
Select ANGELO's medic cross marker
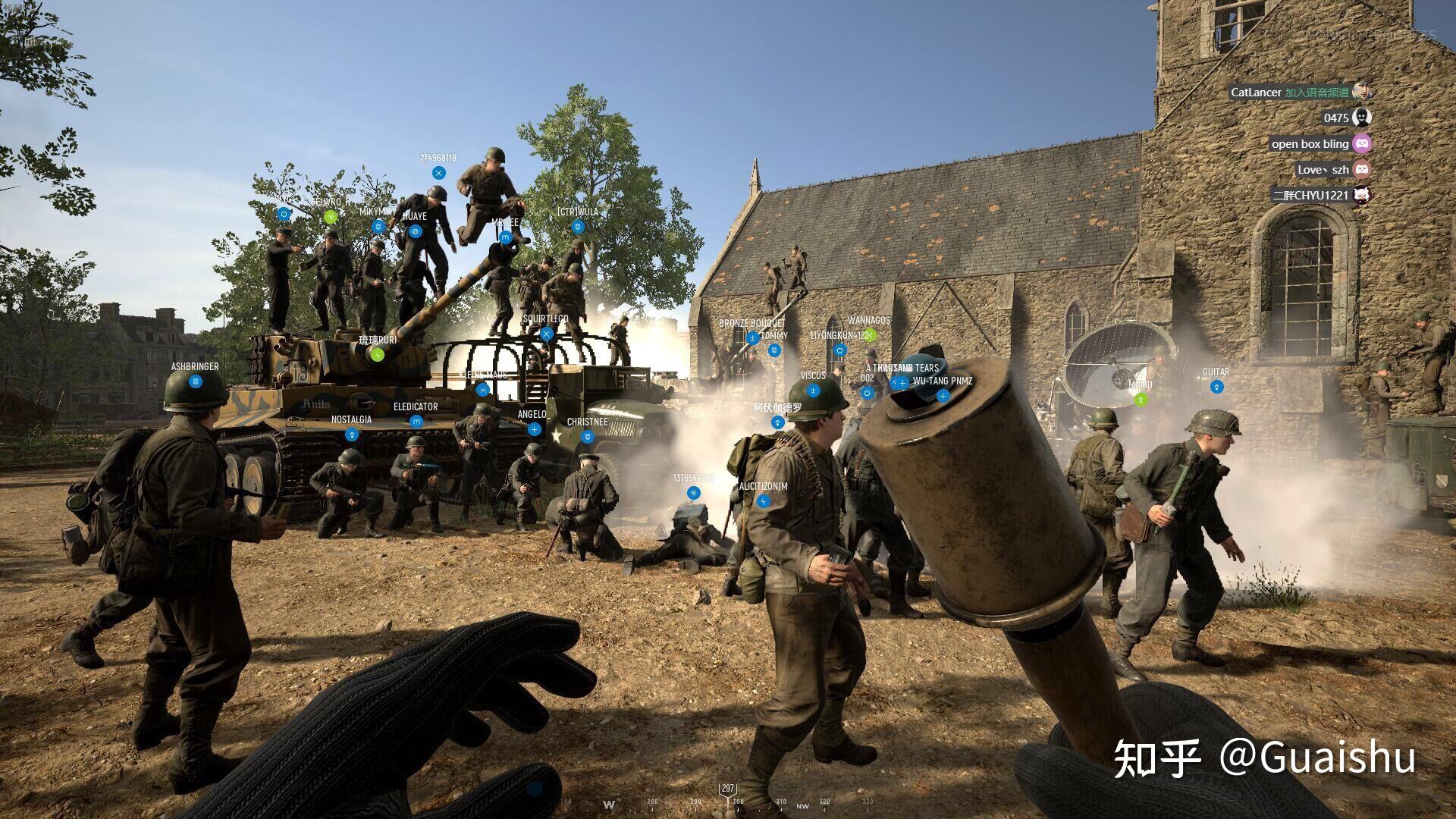click(534, 429)
